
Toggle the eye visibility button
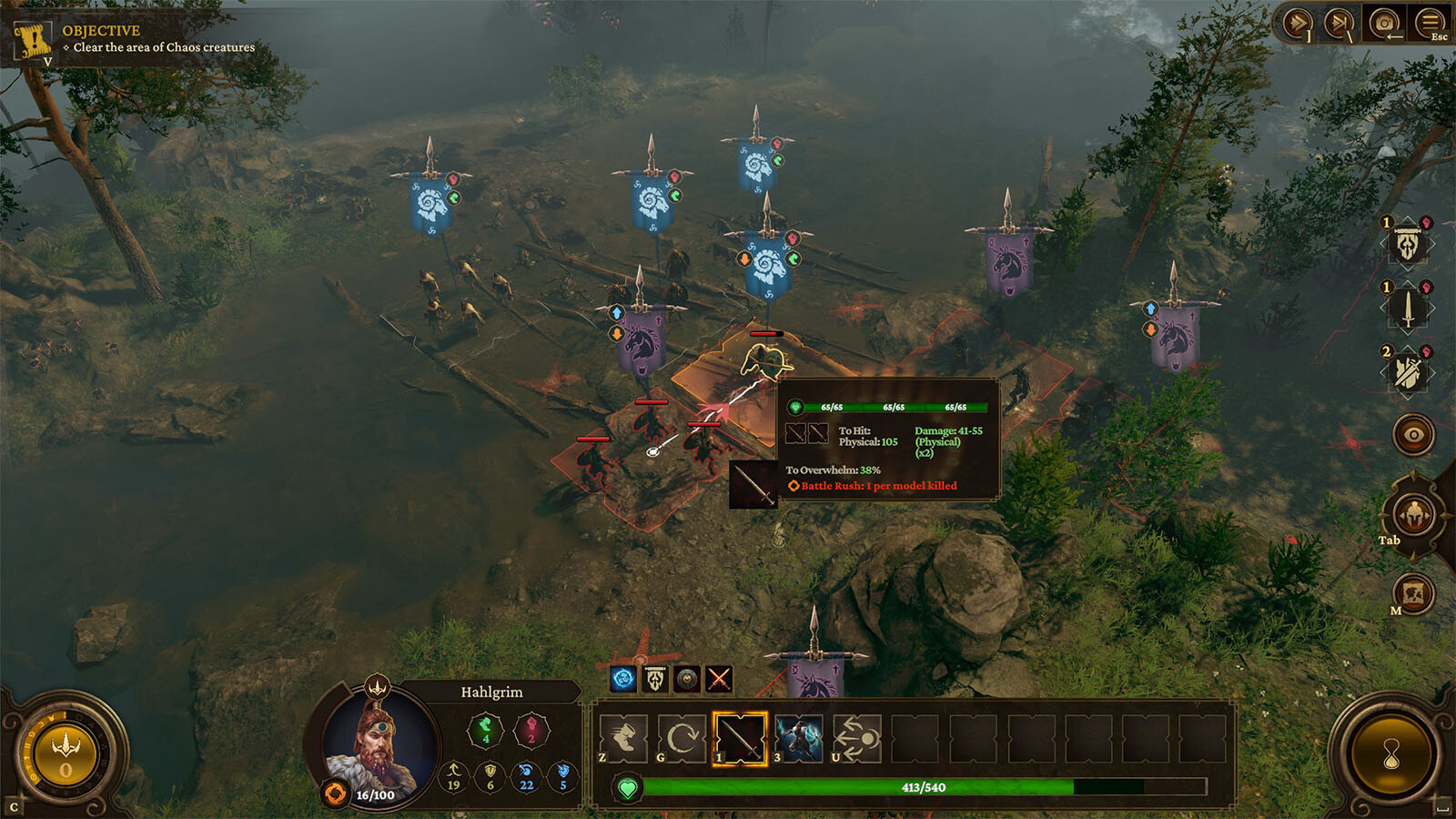pyautogui.click(x=1413, y=435)
